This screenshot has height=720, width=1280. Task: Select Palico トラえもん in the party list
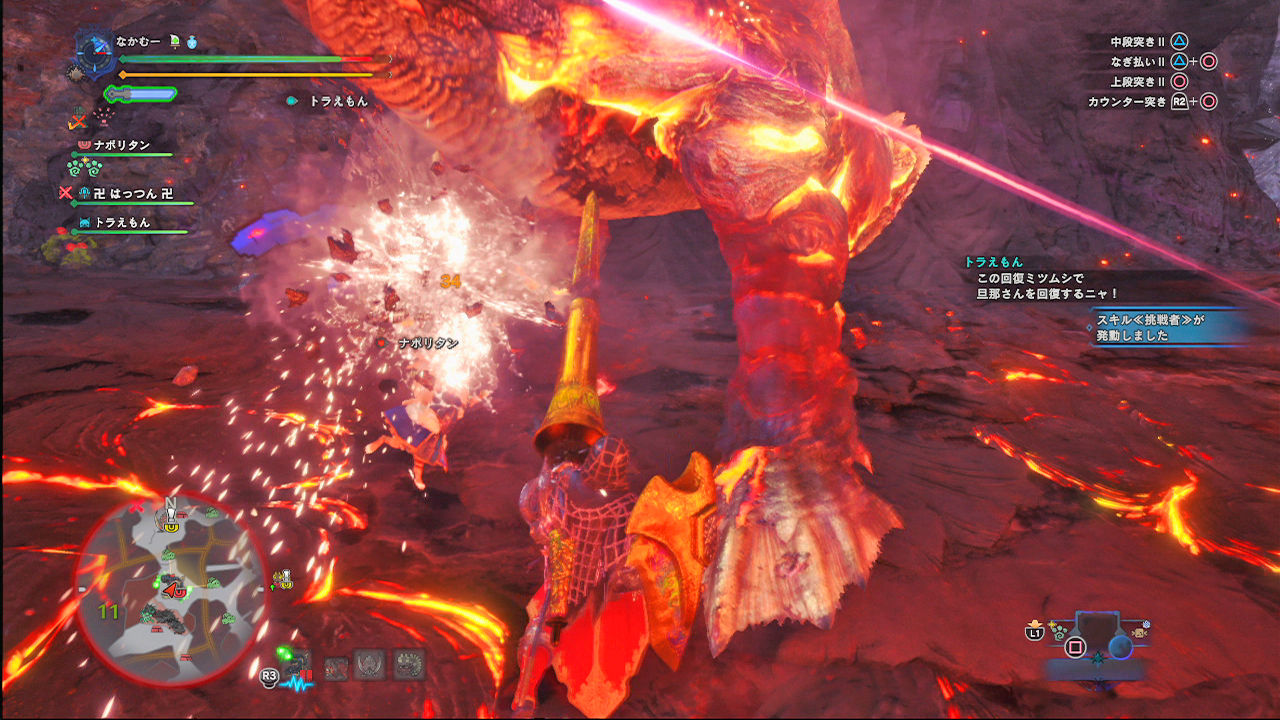122,223
